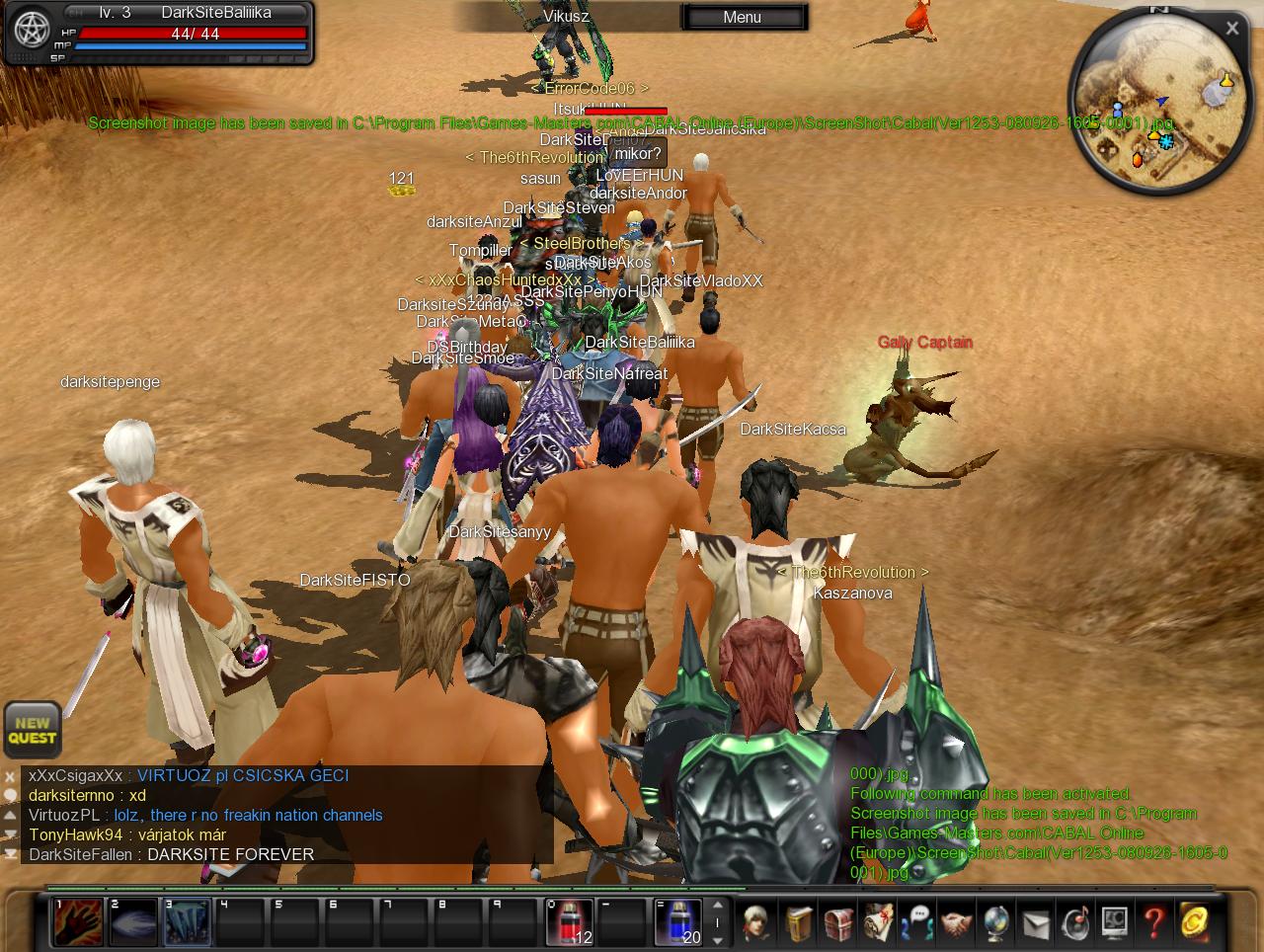The image size is (1264, 952).
Task: Activate the red hand skill in slot 1
Action: (77, 922)
